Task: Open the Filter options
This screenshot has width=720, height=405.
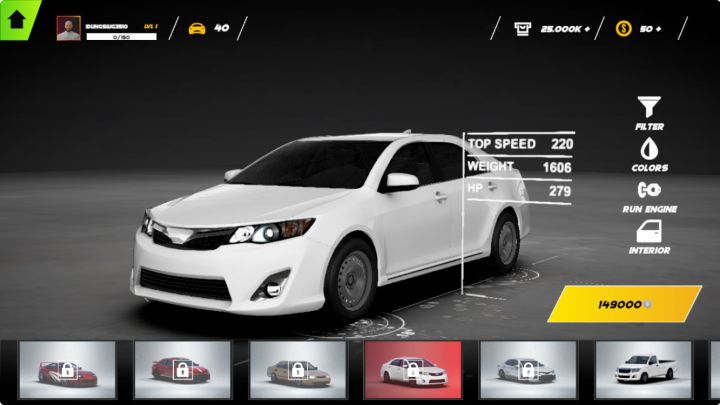Action: [x=649, y=113]
